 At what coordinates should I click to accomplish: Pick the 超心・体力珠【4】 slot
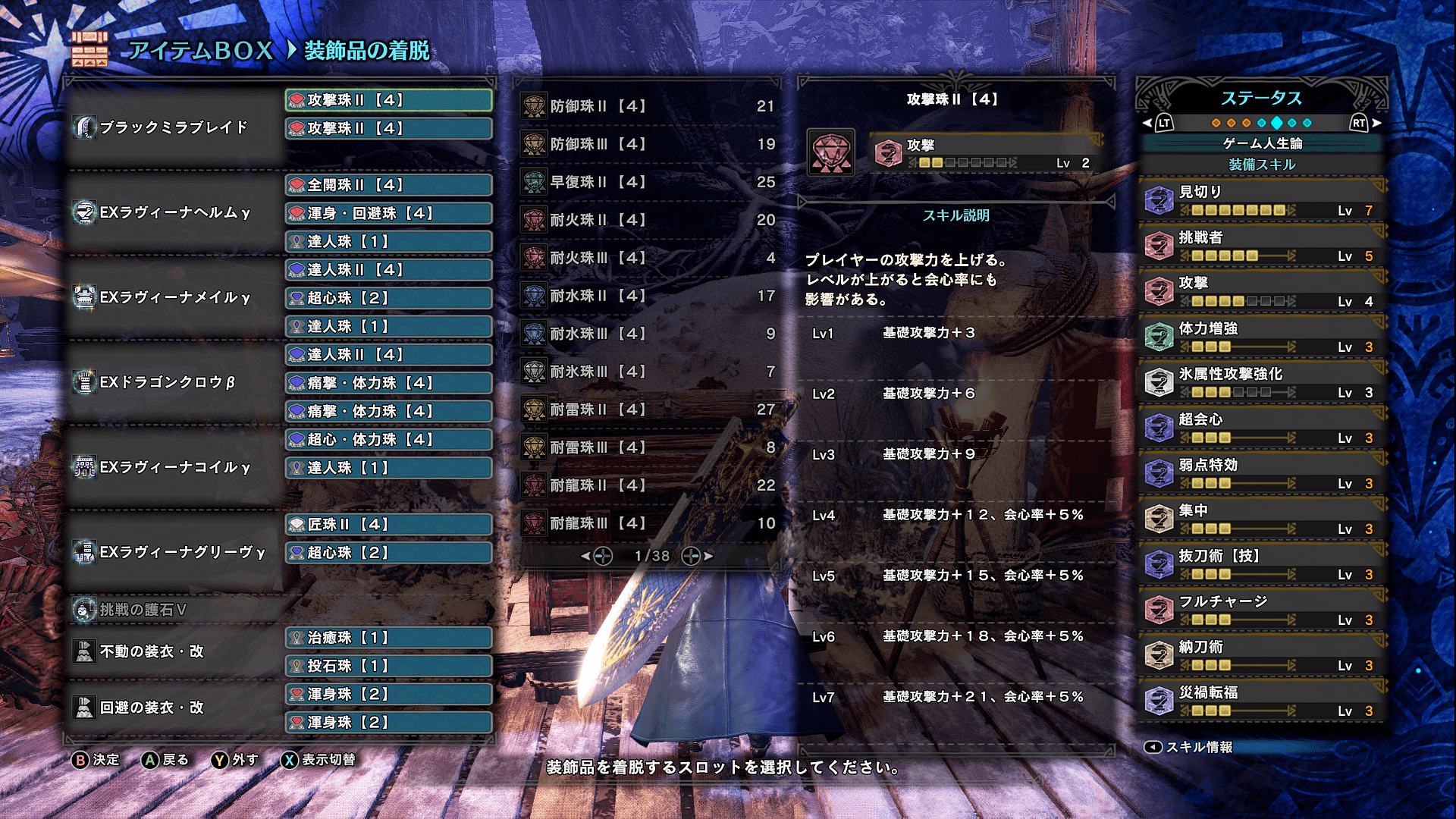click(x=388, y=439)
